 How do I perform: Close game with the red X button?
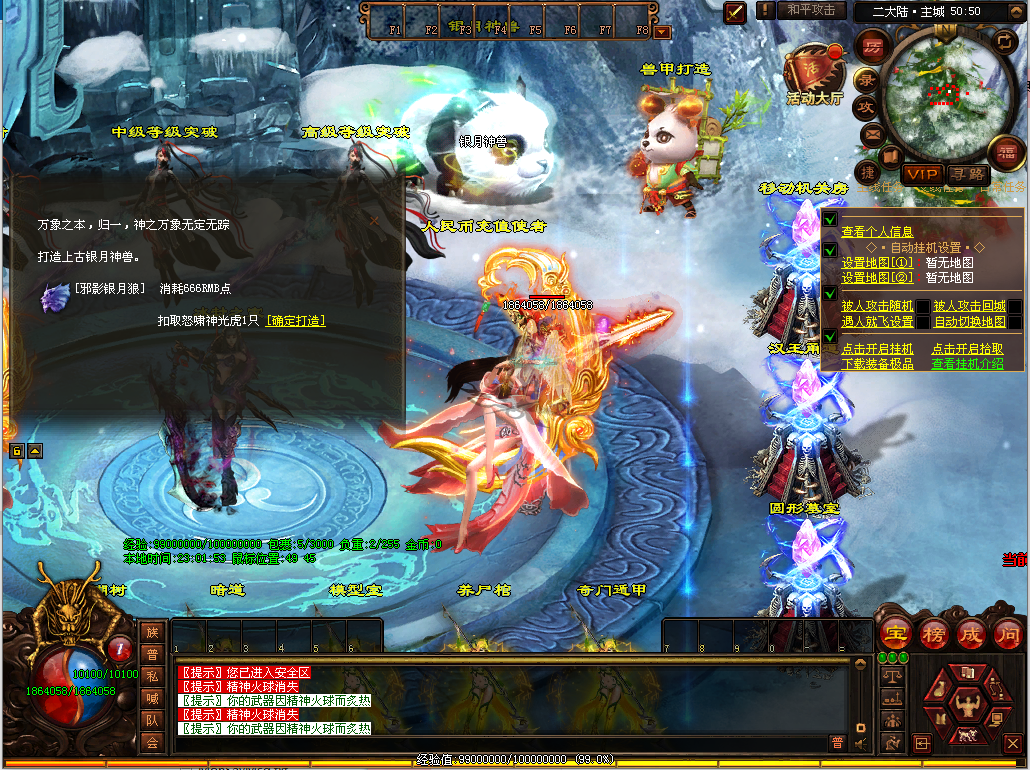1012,743
